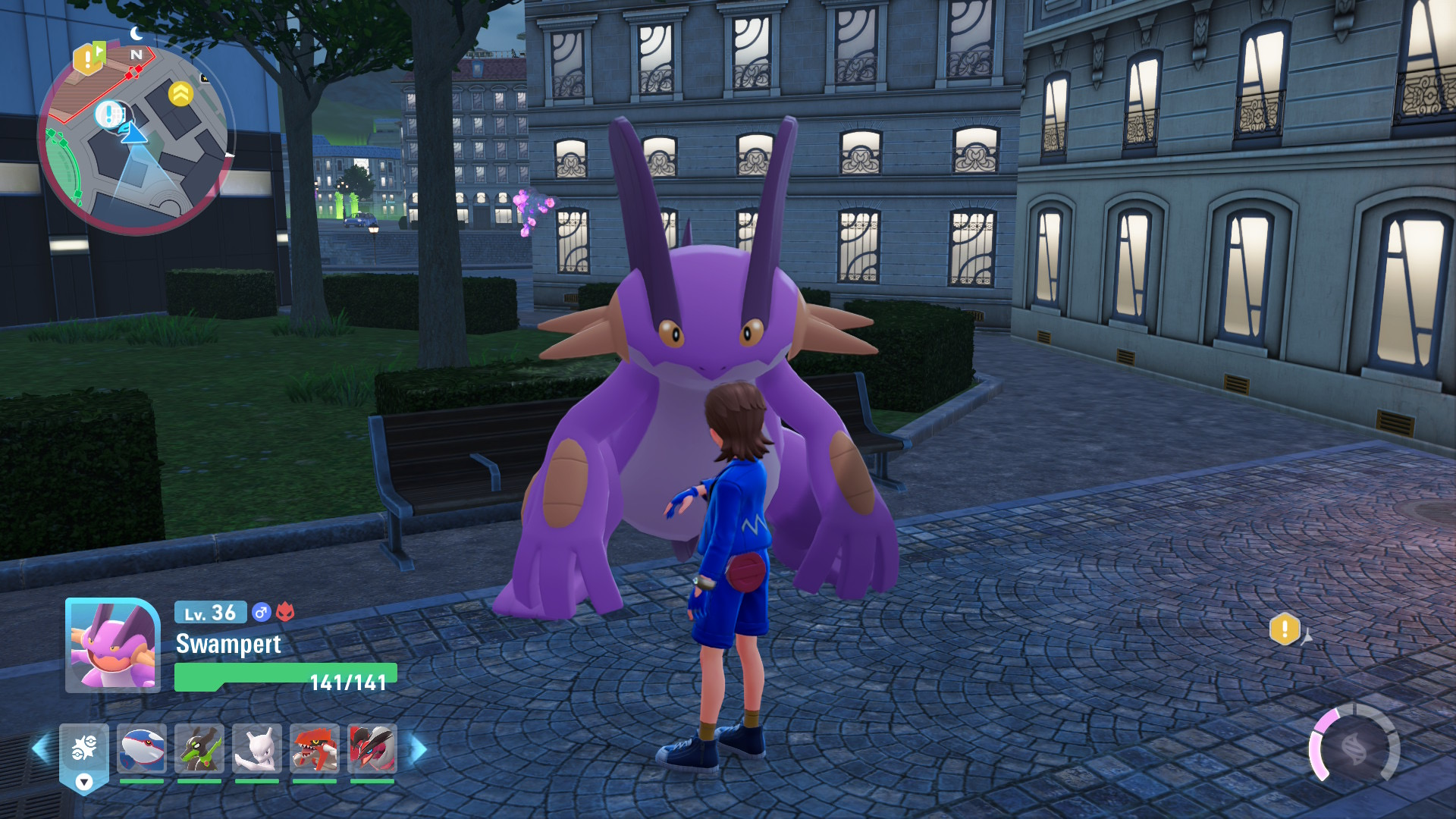Cycle party left with the blue arrow
Screen dimensions: 1456x819
pyautogui.click(x=41, y=748)
